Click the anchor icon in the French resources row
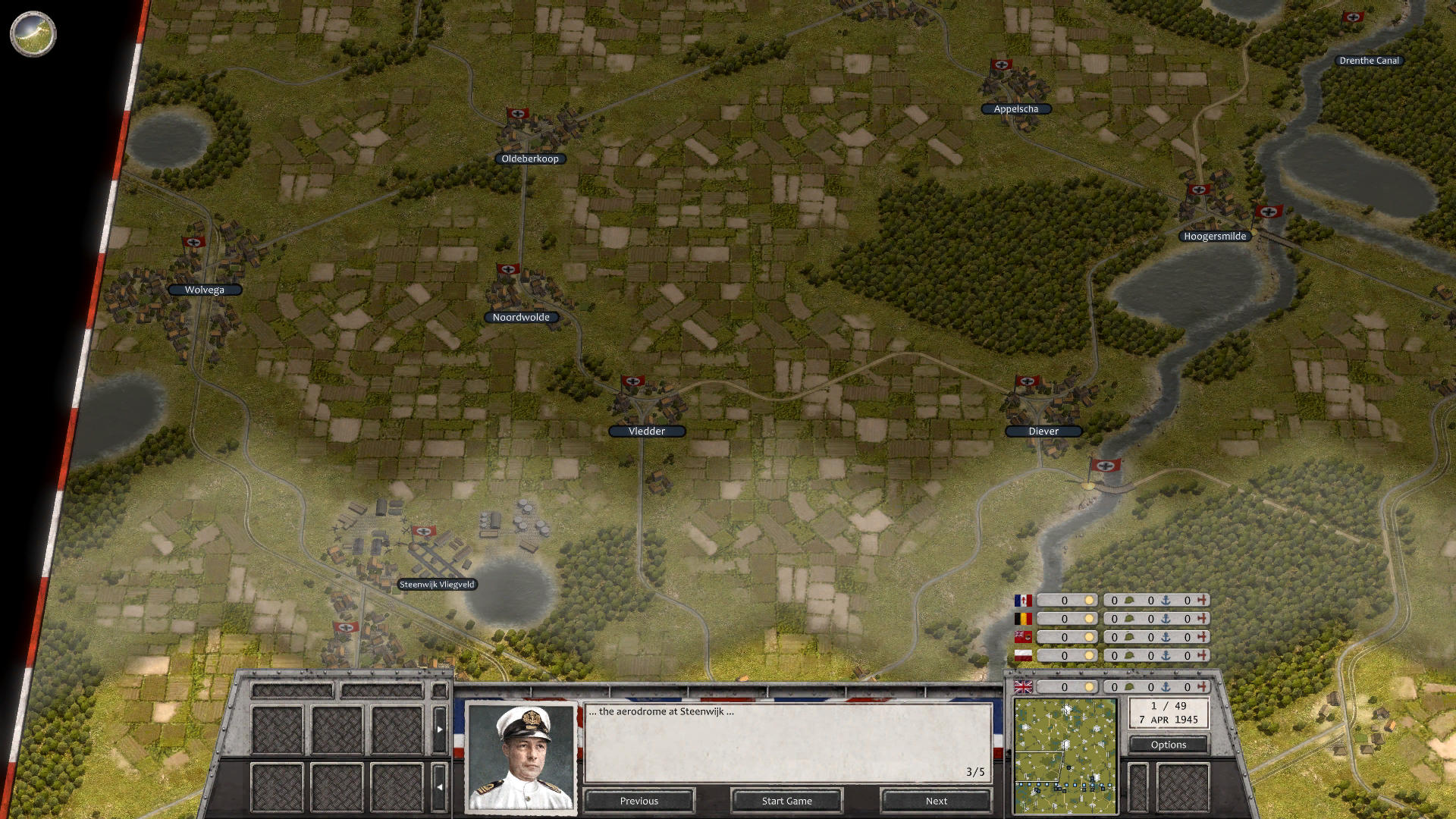The image size is (1456, 819). click(1166, 600)
